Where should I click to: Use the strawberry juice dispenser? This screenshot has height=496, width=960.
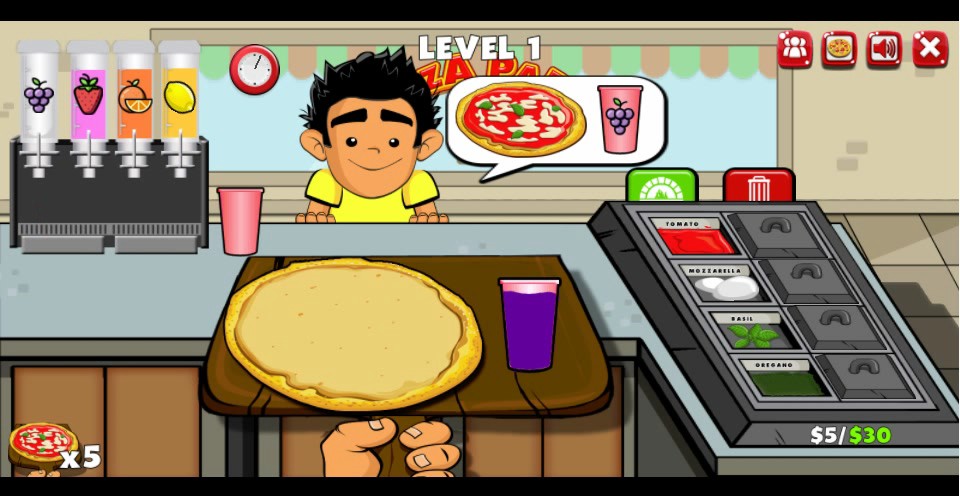click(88, 97)
